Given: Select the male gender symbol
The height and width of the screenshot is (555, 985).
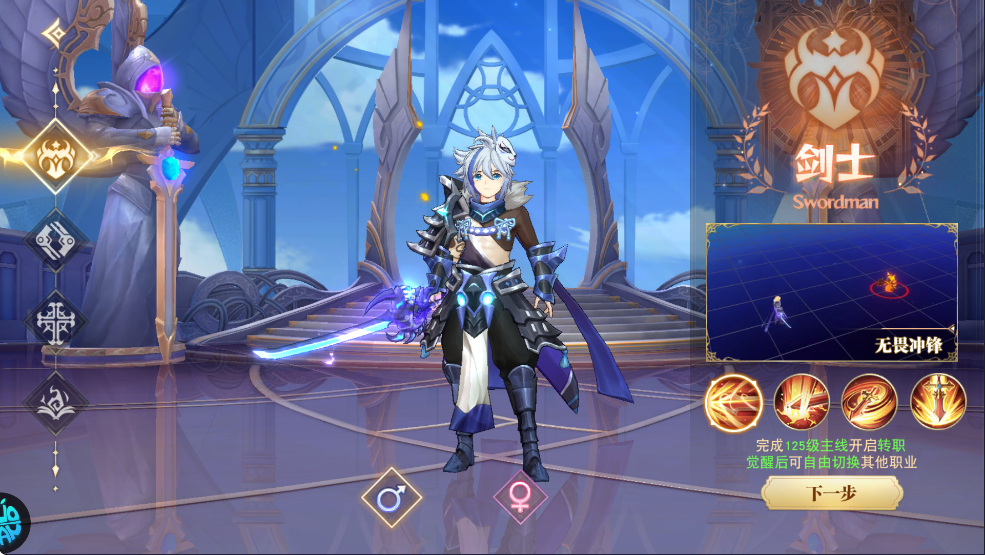Looking at the screenshot, I should coord(391,497).
